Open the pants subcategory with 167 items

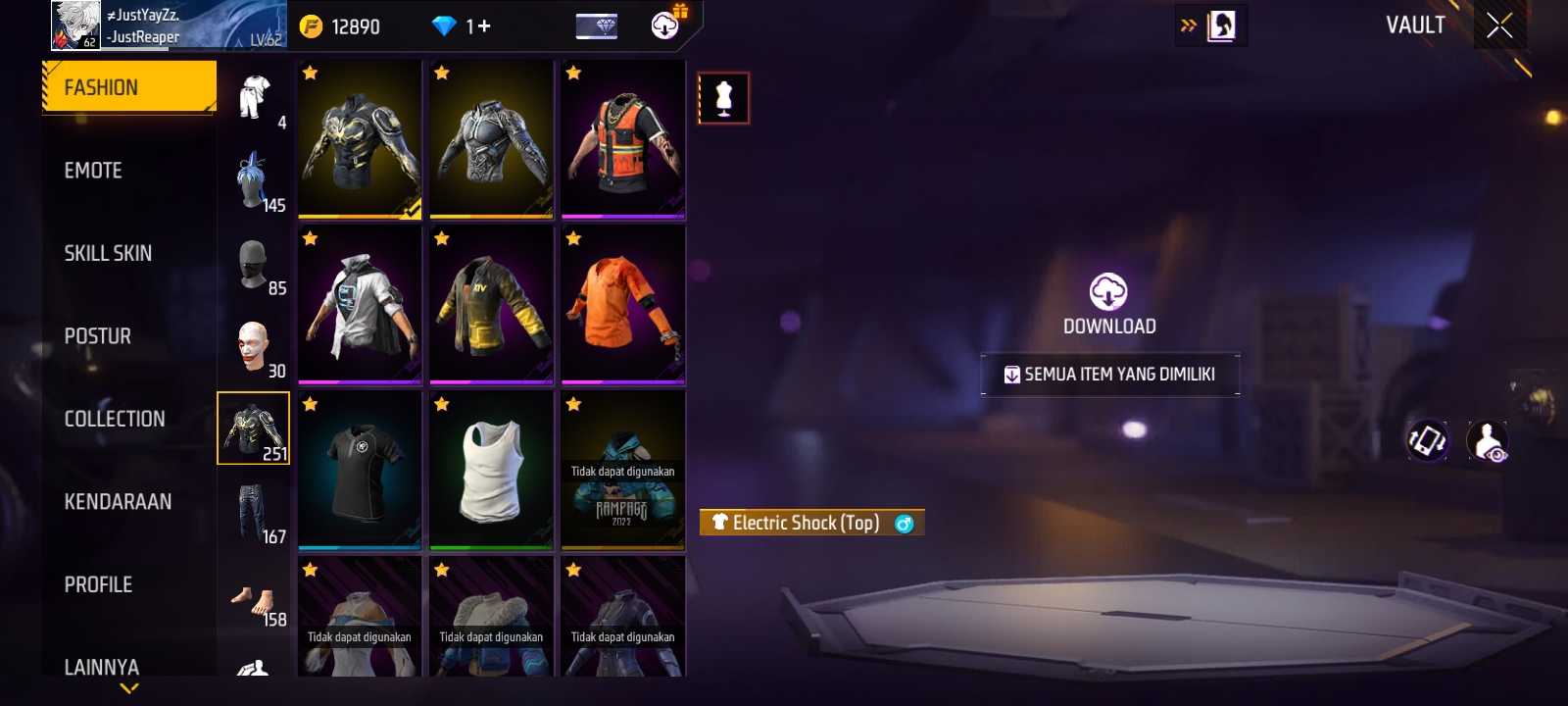pyautogui.click(x=254, y=511)
